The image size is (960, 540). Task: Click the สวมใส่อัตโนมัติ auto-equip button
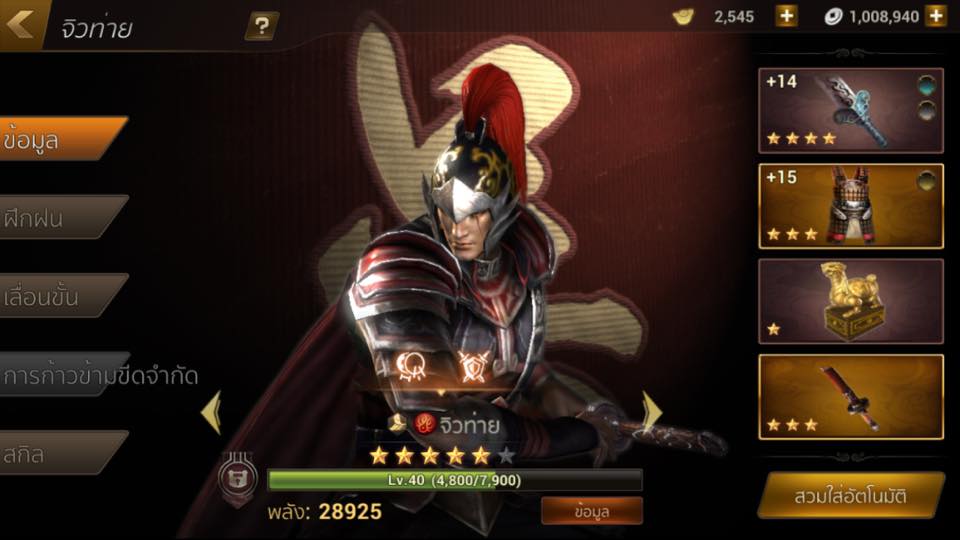click(851, 495)
